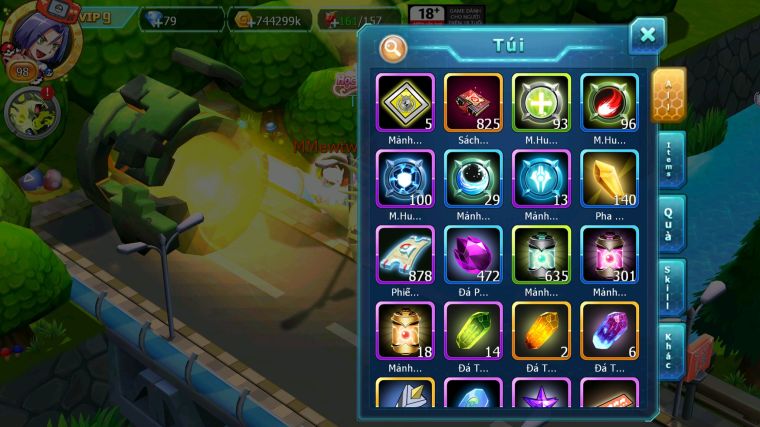
Task: Select the red fireball item with 96
Action: pos(609,103)
